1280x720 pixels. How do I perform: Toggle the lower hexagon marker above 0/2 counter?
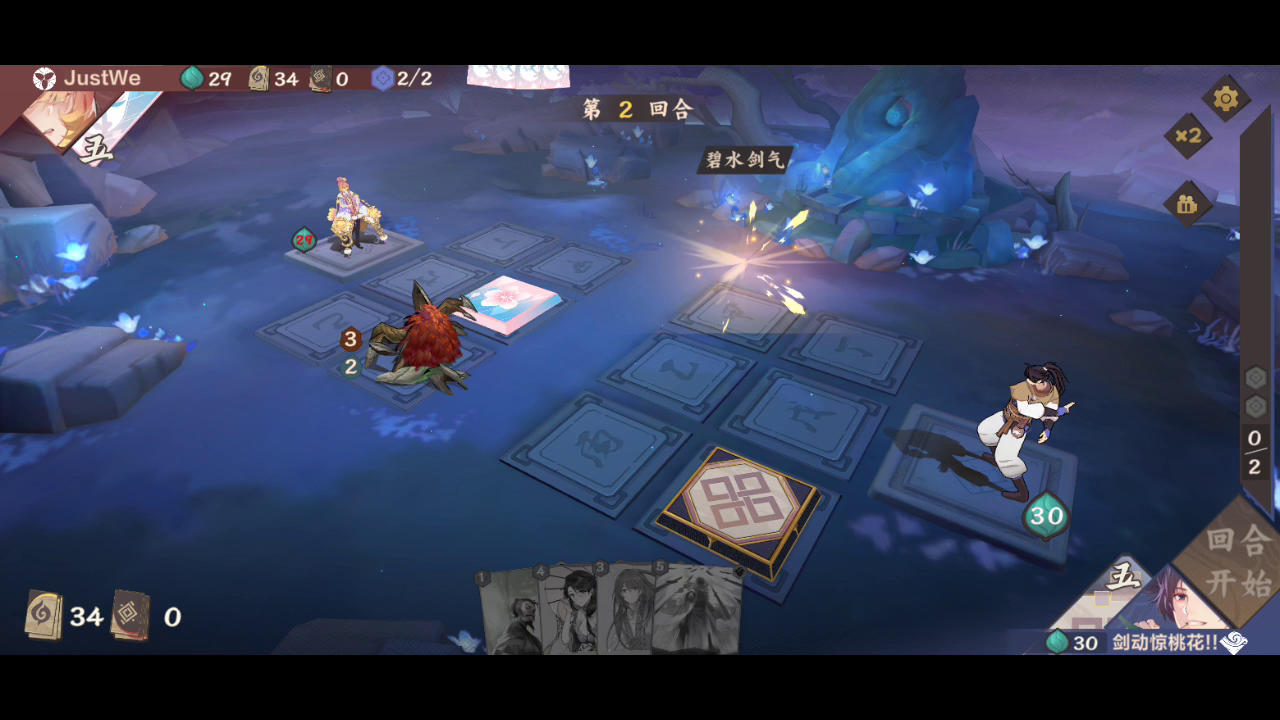click(1257, 408)
